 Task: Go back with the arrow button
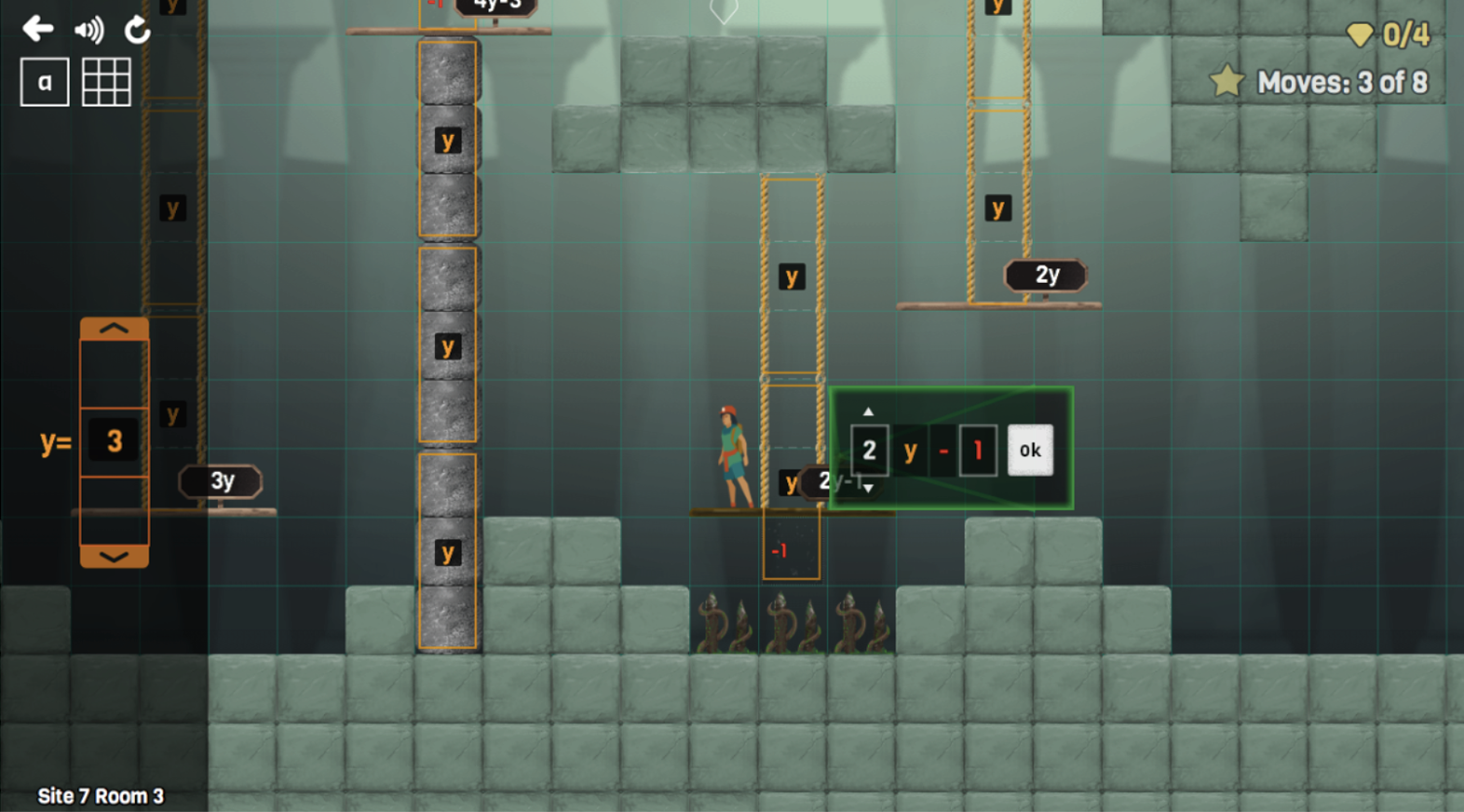click(37, 29)
